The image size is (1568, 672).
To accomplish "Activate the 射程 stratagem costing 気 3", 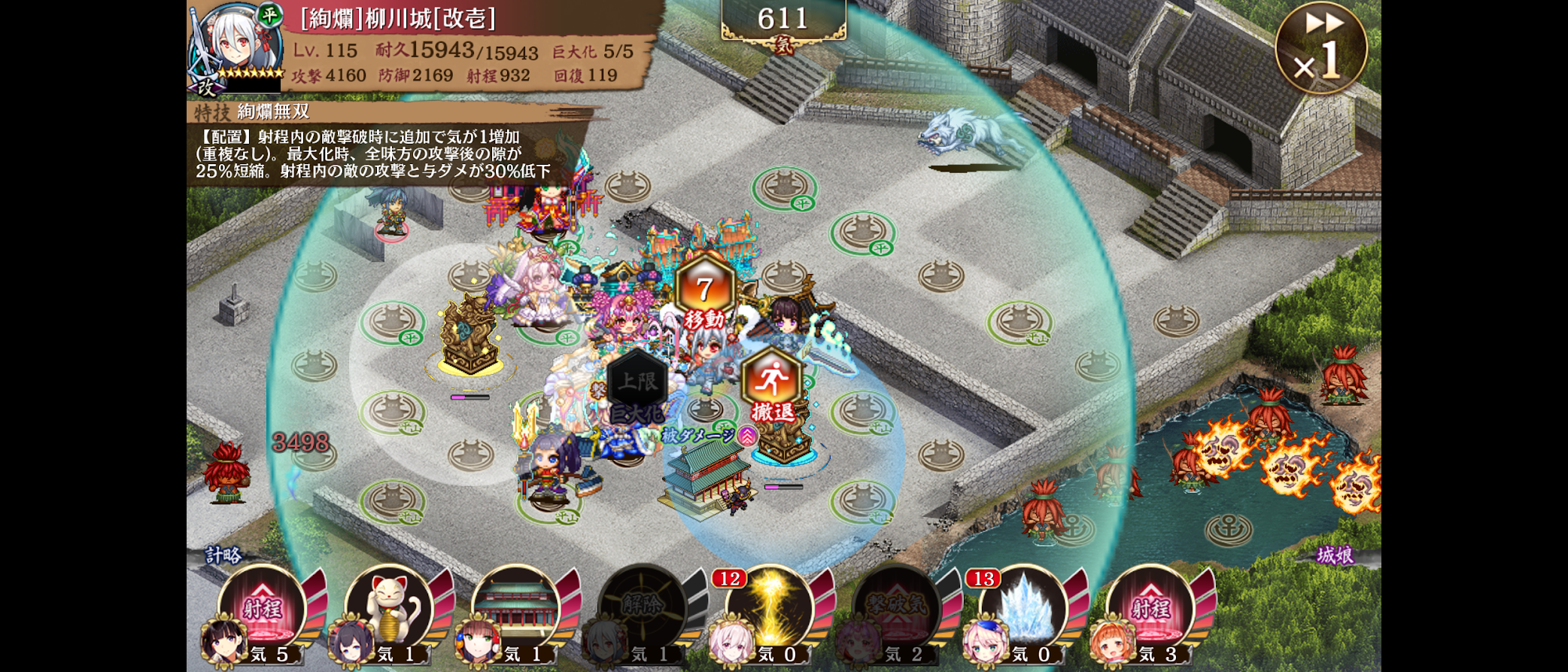I will (1150, 607).
